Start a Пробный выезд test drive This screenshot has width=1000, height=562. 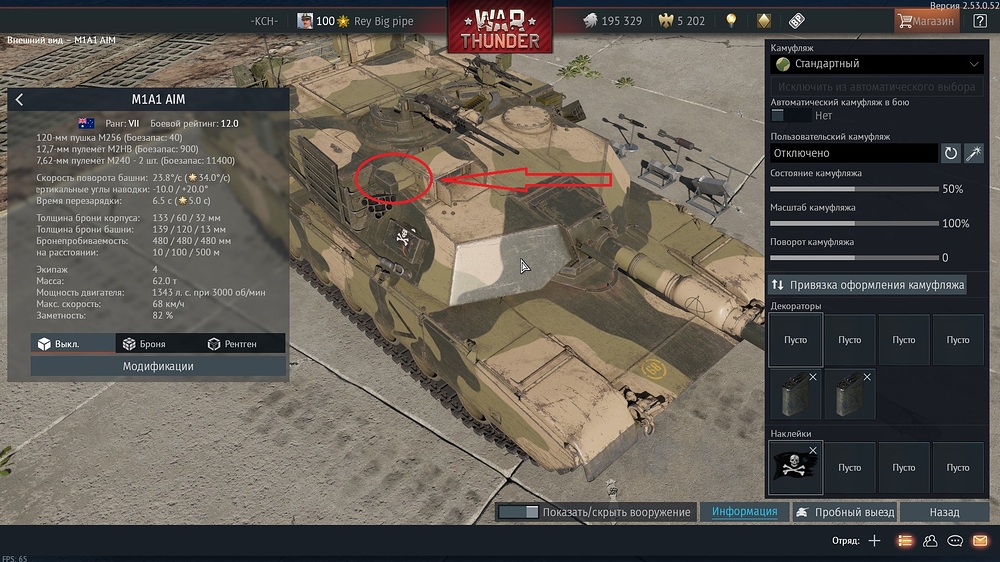(844, 512)
